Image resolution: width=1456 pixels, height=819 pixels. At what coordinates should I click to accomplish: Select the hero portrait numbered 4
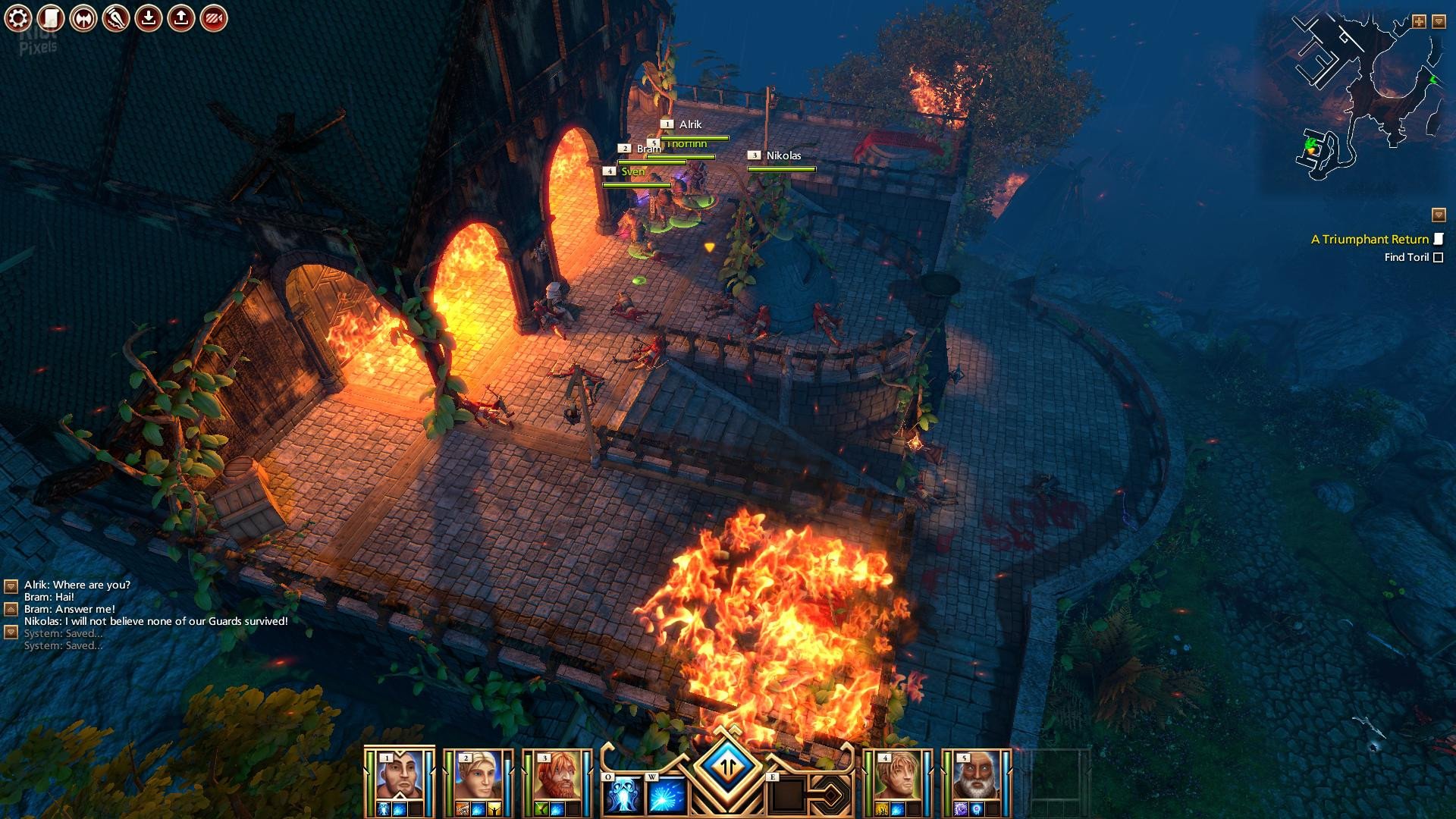click(898, 777)
